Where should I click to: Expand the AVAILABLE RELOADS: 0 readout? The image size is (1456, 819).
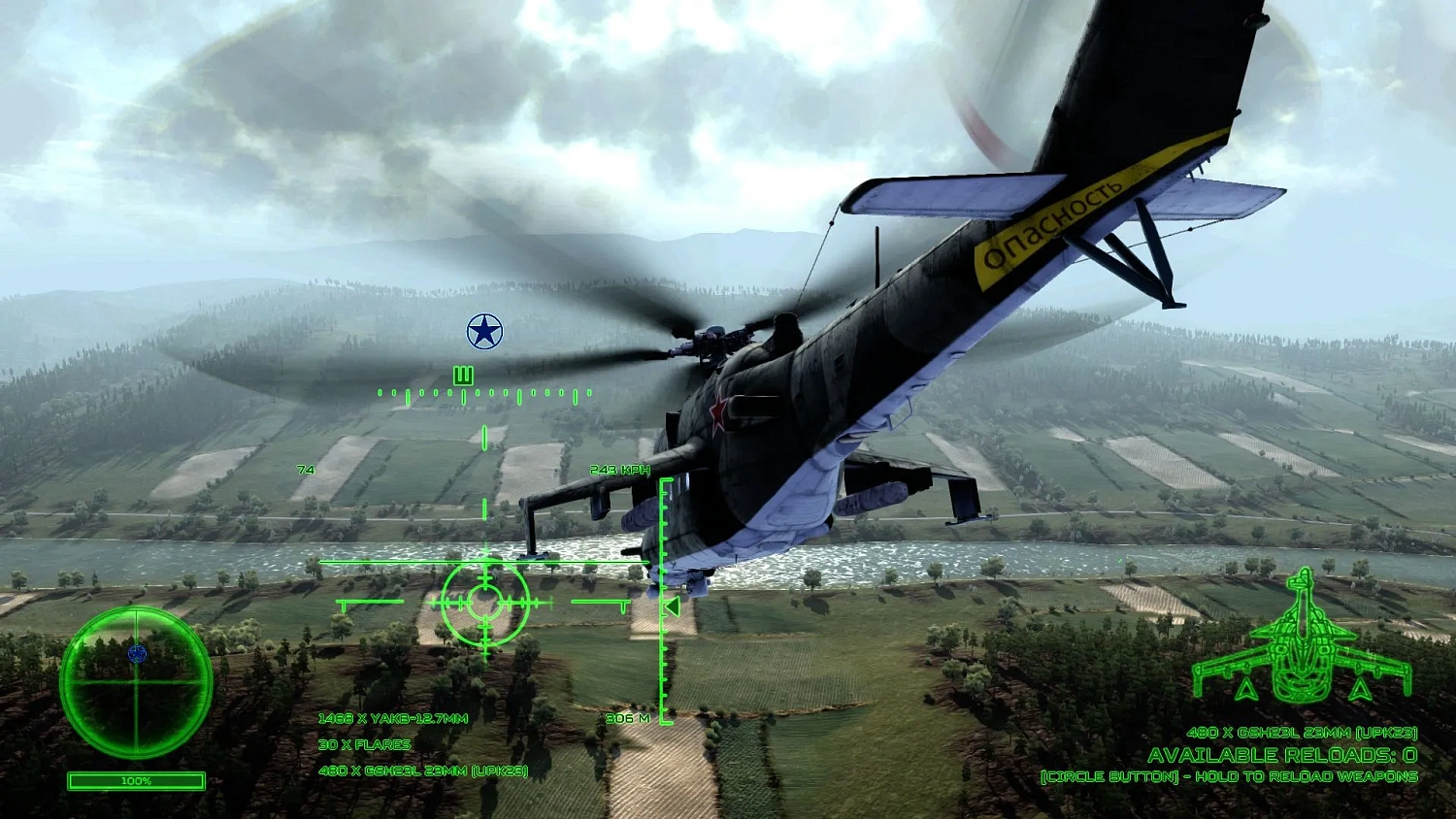[x=1279, y=752]
